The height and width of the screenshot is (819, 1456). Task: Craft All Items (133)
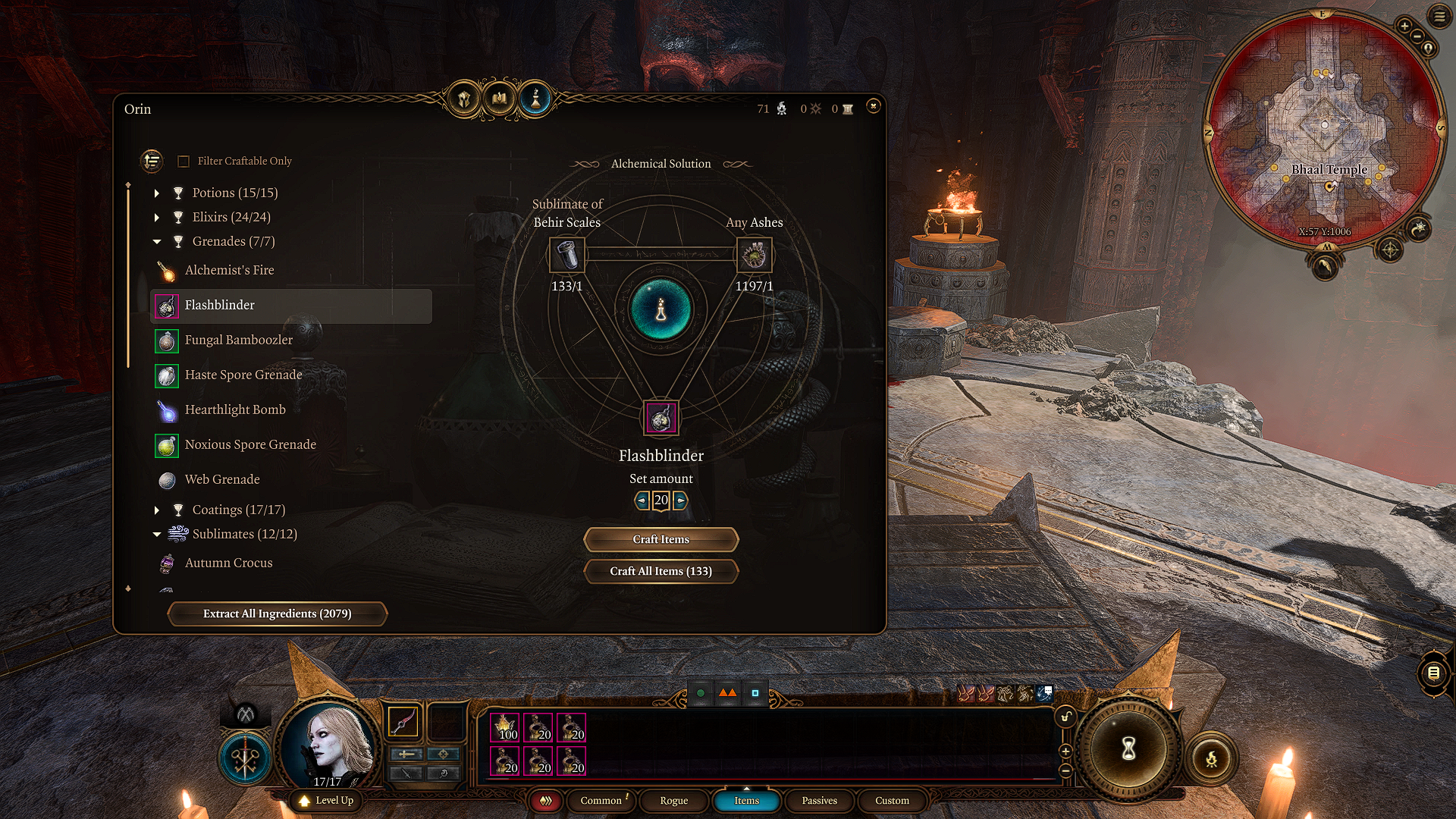661,571
